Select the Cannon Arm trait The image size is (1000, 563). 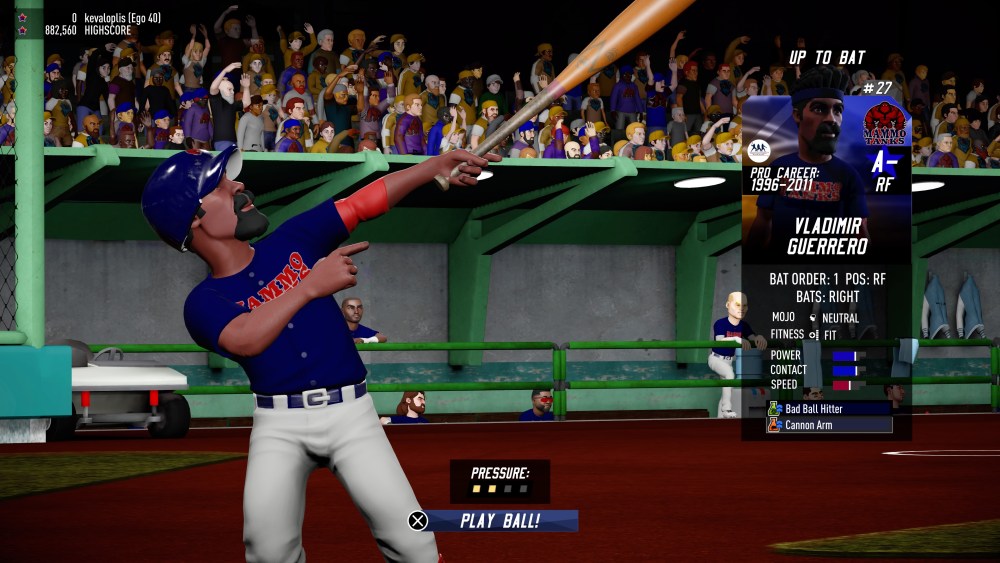[829, 425]
